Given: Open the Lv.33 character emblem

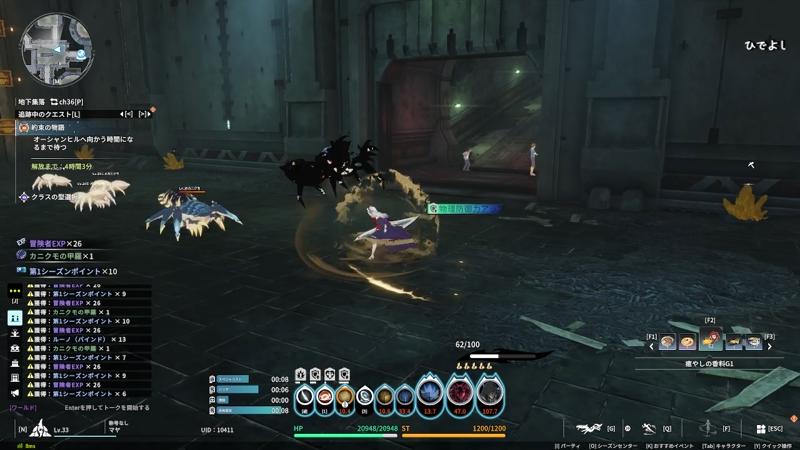Looking at the screenshot, I should coord(42,429).
